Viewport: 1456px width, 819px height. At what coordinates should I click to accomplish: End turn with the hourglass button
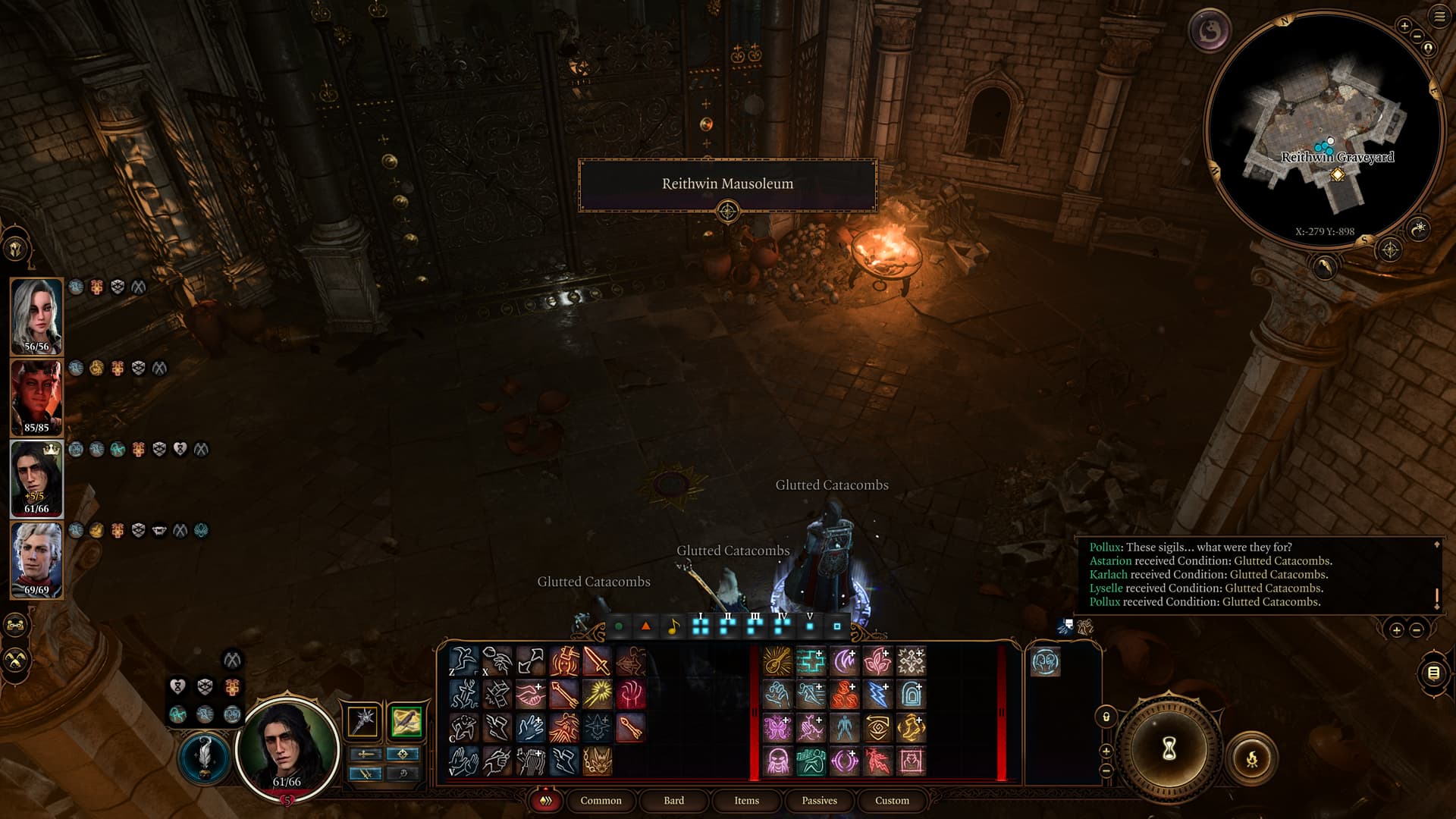1169,749
